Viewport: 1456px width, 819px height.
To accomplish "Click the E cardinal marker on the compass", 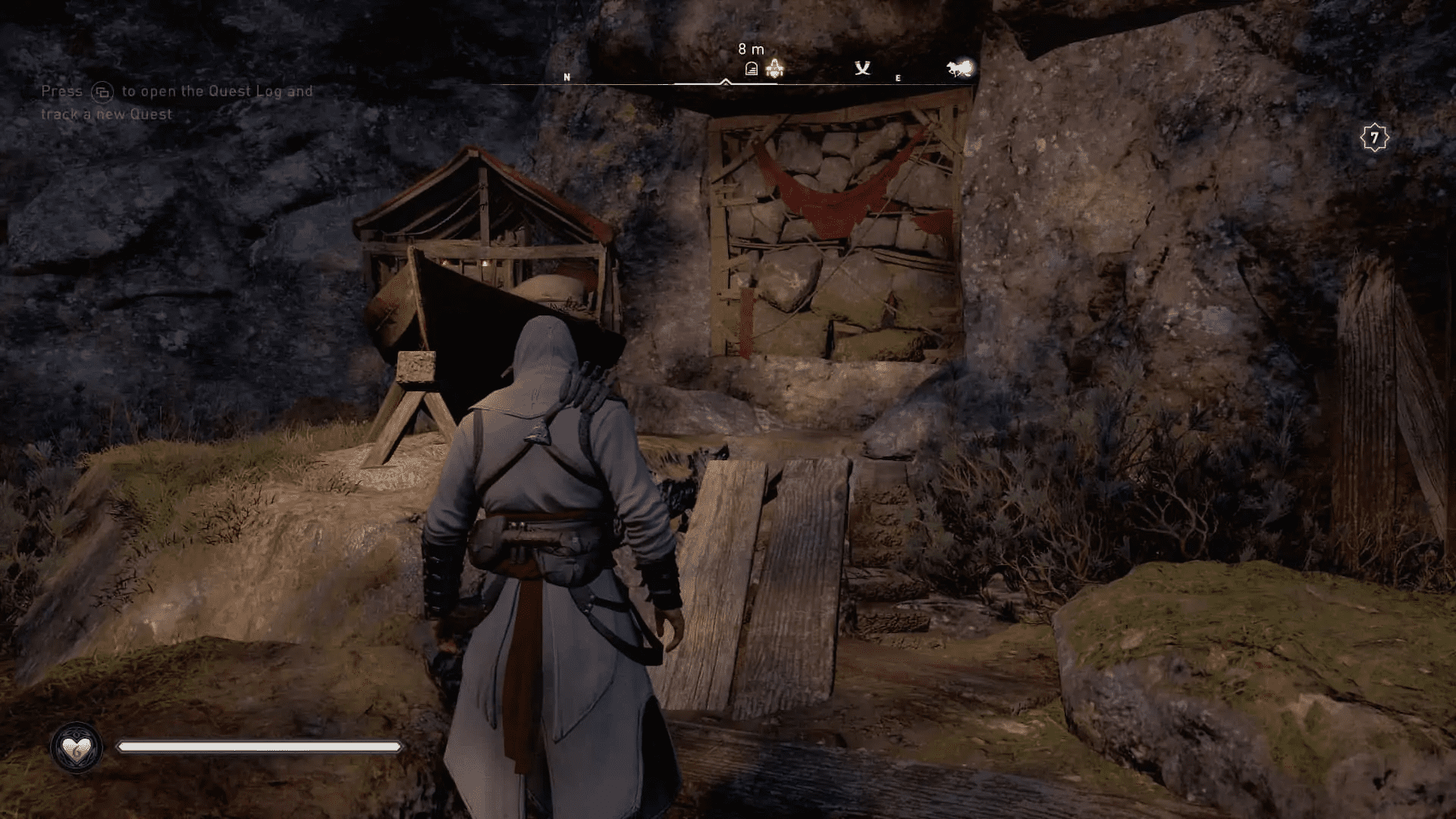I will tap(898, 77).
